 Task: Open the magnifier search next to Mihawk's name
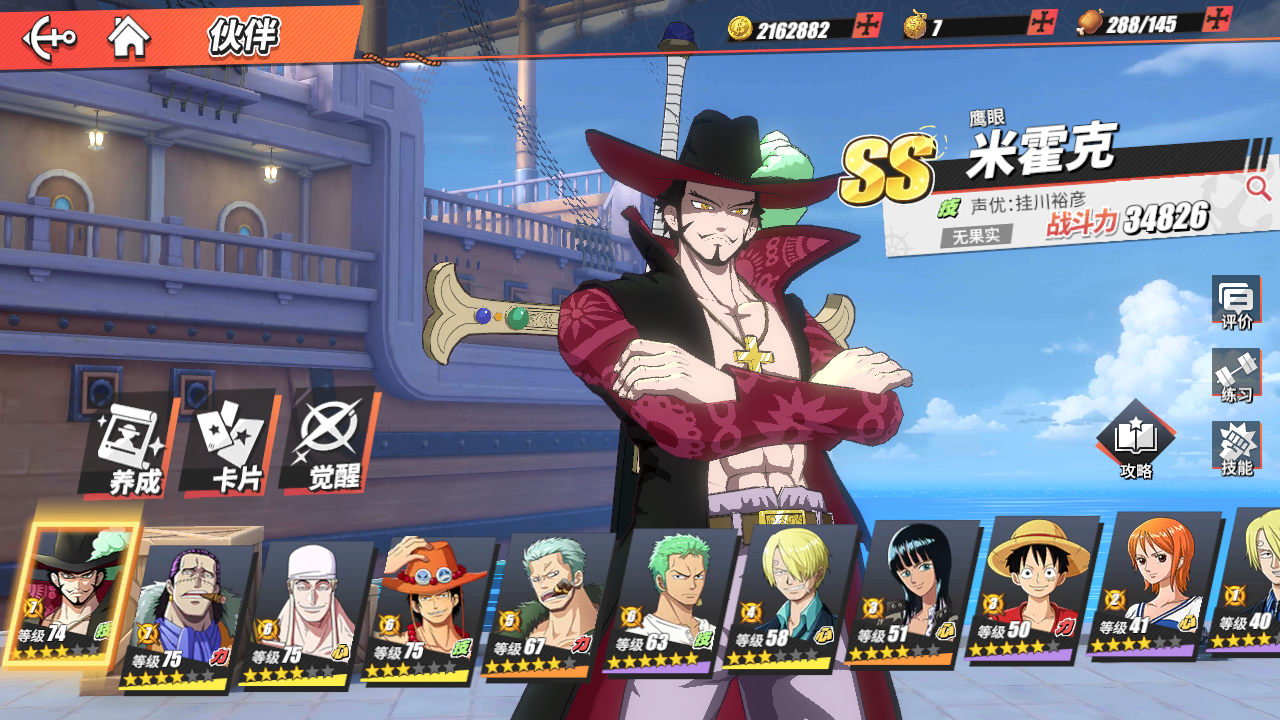(1257, 187)
